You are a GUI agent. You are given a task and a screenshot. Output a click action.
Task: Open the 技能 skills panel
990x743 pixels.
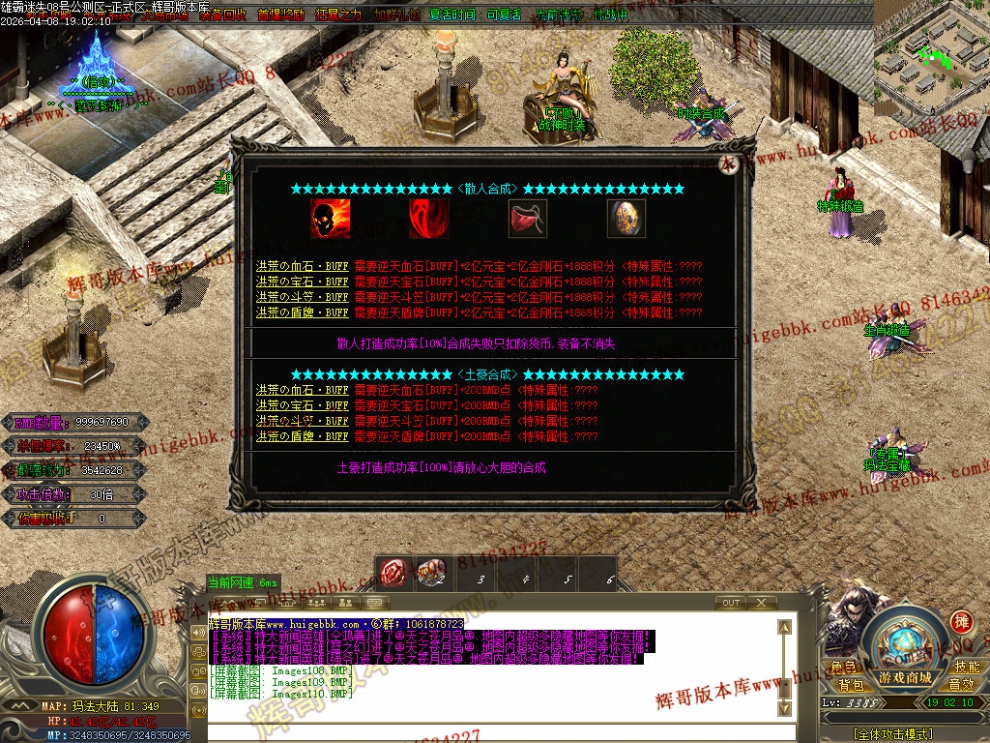(966, 666)
